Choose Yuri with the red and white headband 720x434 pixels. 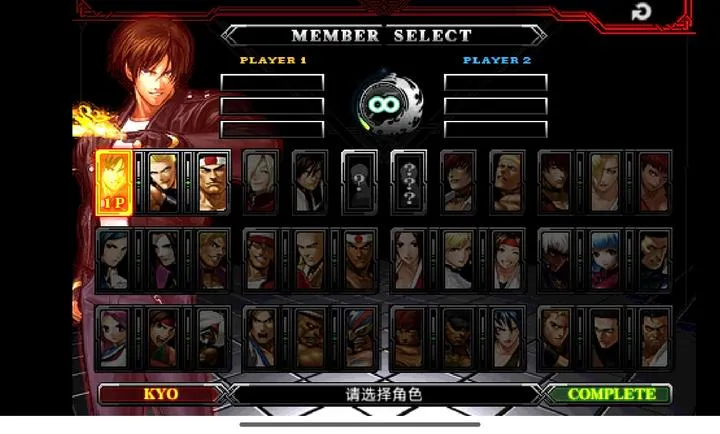pyautogui.click(x=507, y=259)
